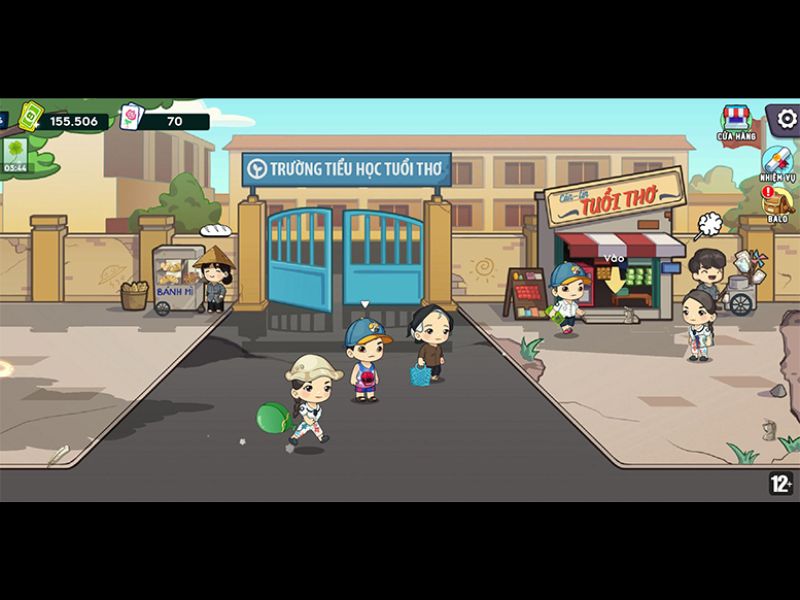This screenshot has width=800, height=600.
Task: Open the Cửa Hàng shop
Action: coord(735,124)
